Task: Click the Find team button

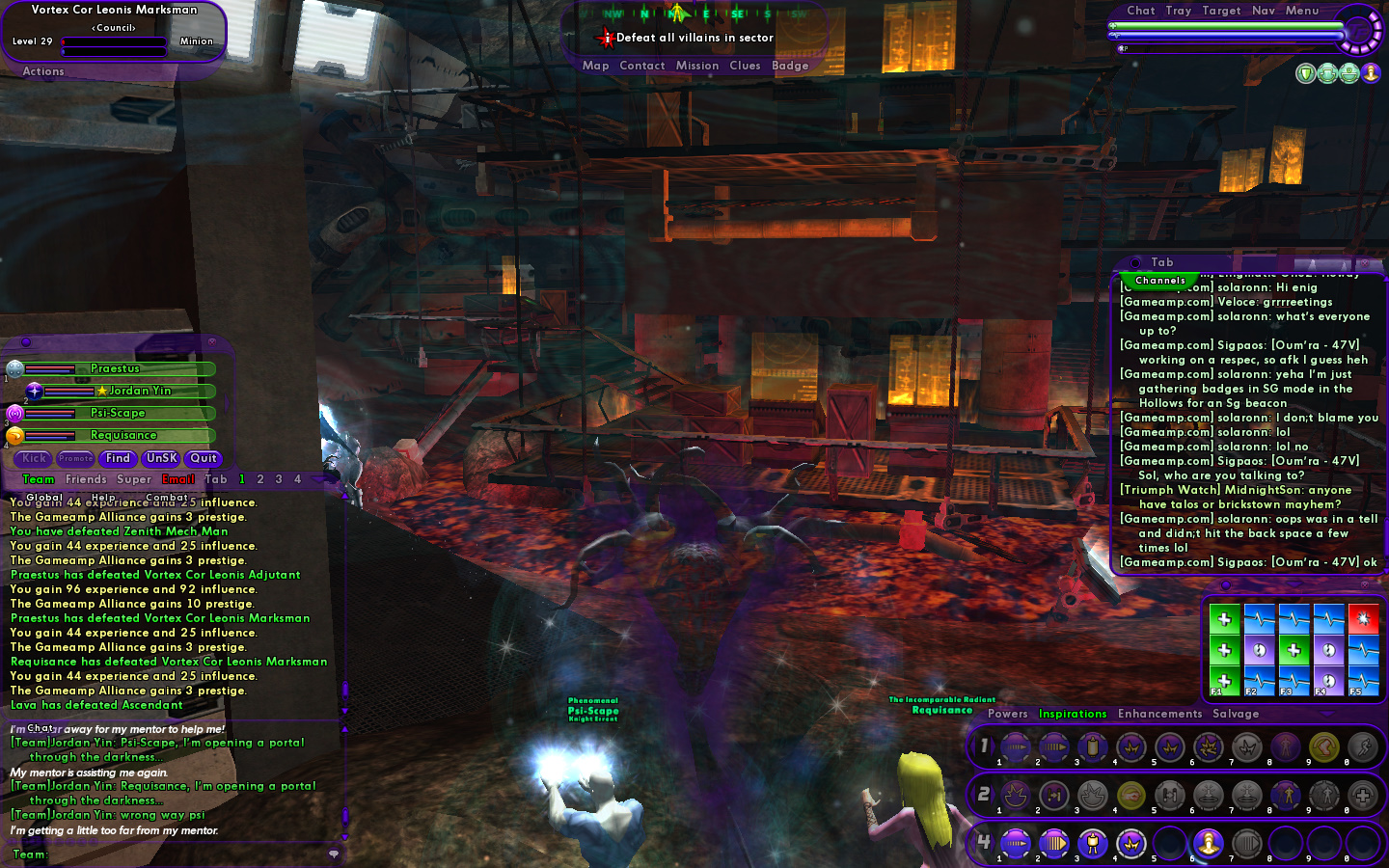Action: pos(118,459)
